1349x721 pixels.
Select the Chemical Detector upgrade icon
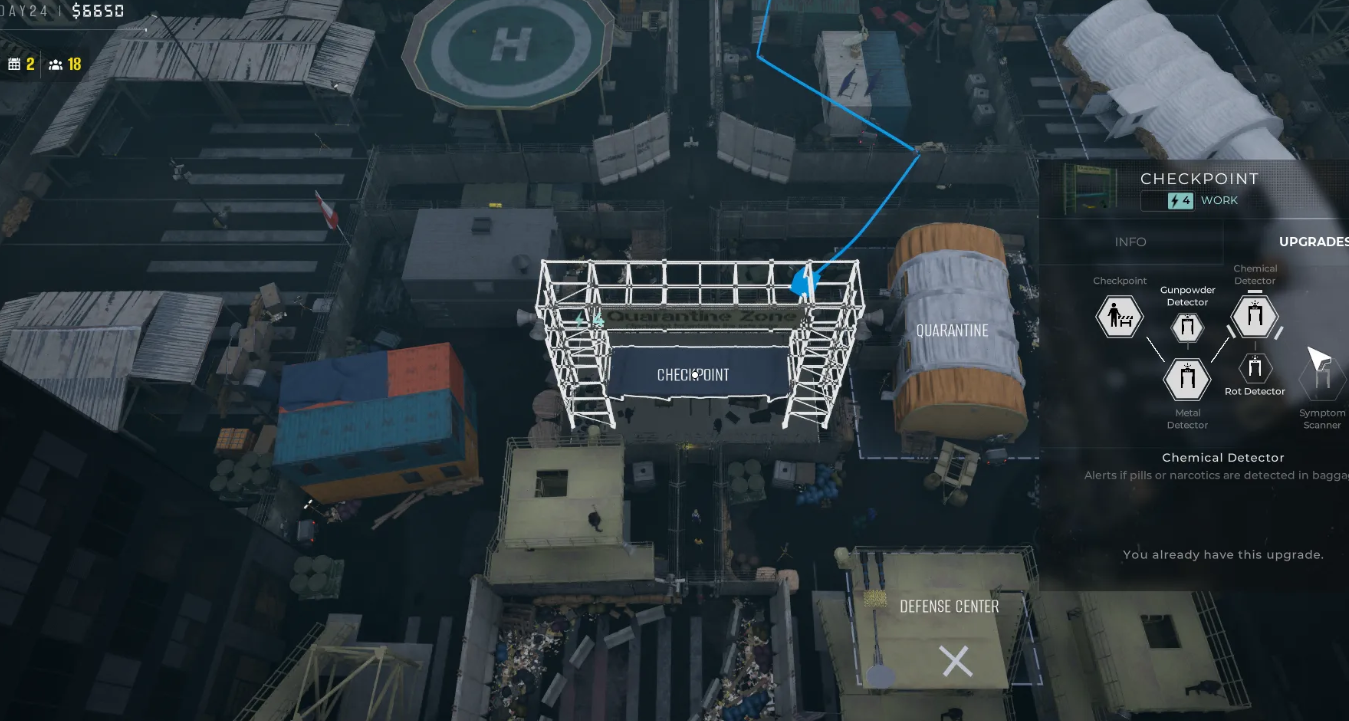[x=1254, y=317]
